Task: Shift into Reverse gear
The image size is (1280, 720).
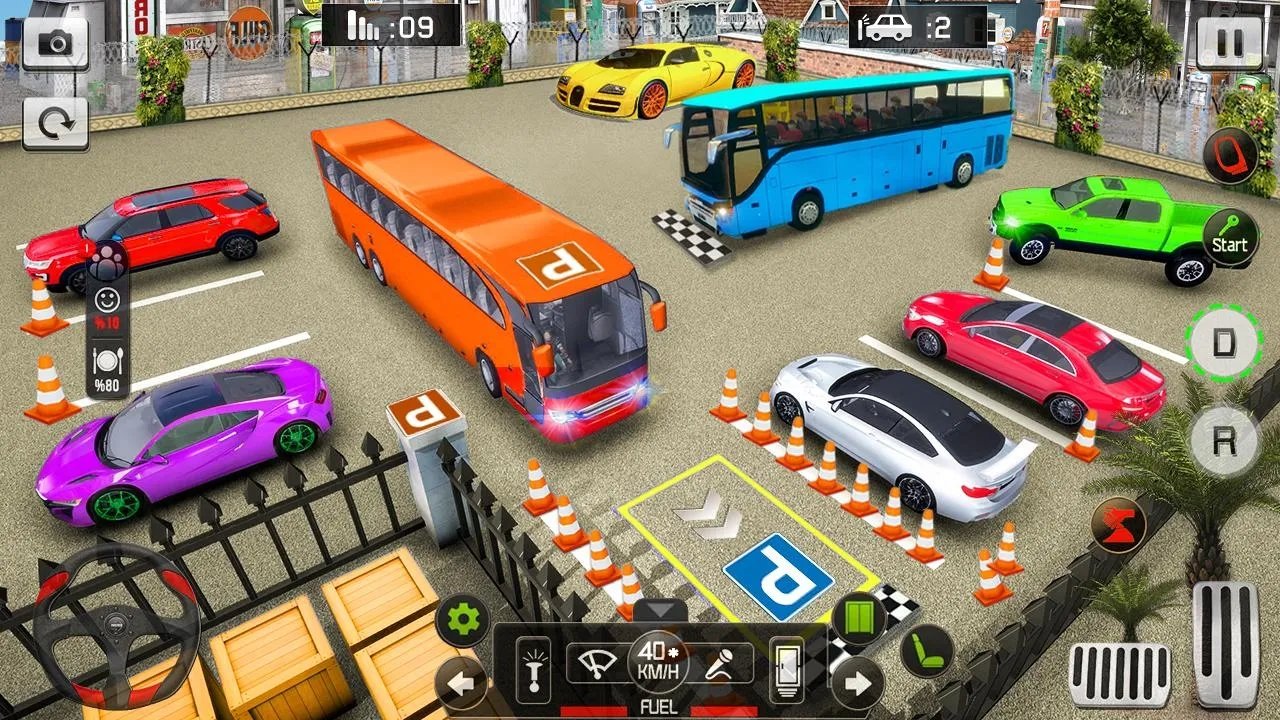Action: 1223,439
